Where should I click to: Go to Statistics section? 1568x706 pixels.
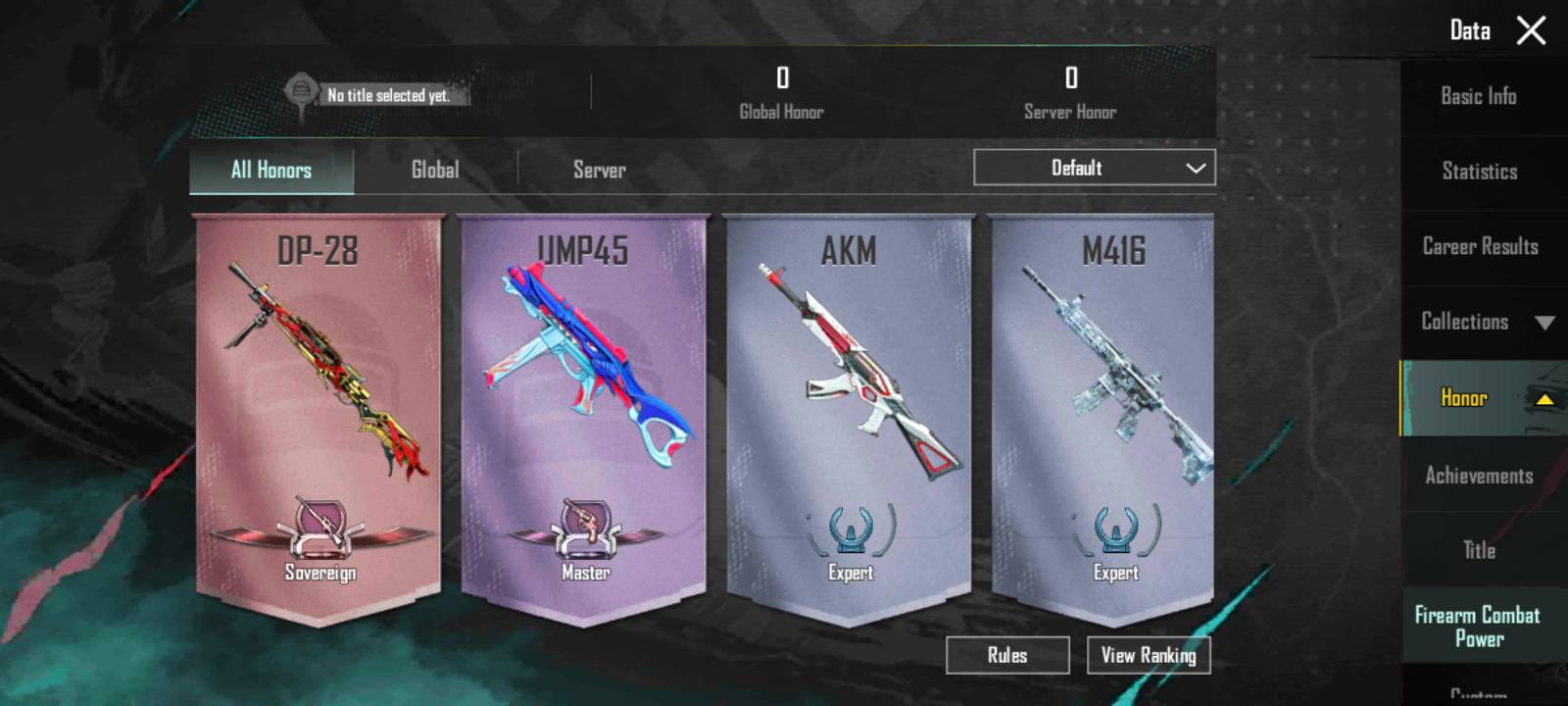(1479, 172)
